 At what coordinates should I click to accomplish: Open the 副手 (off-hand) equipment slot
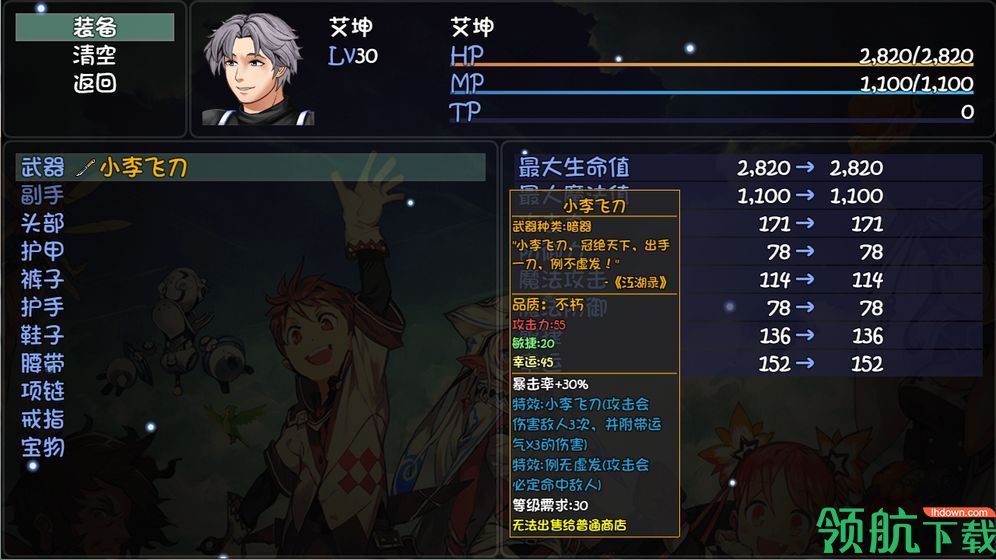tap(43, 195)
